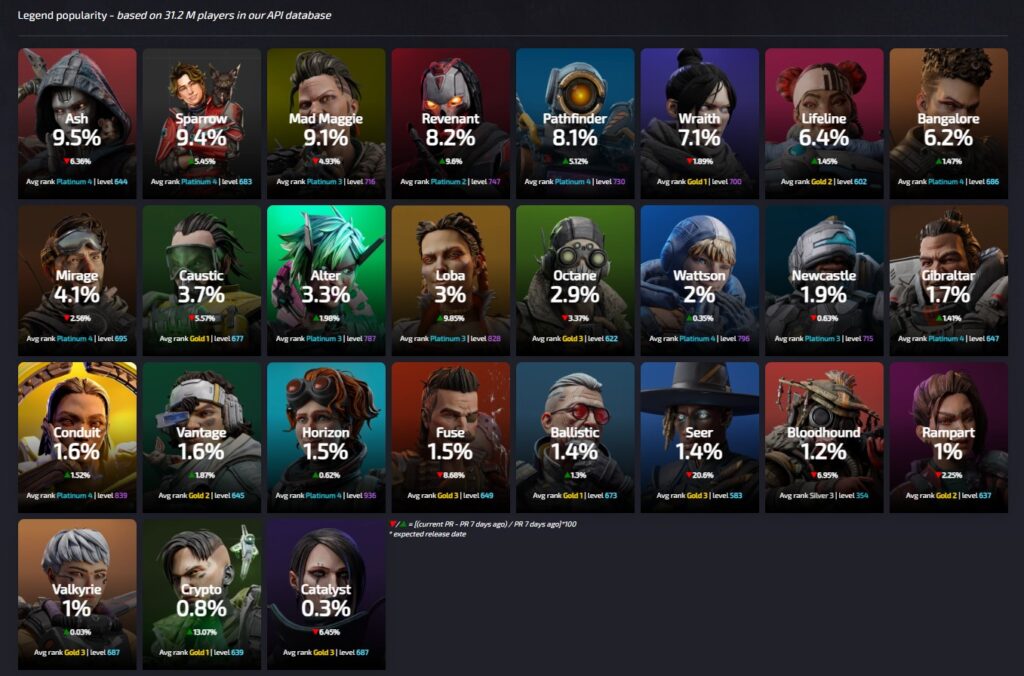
Task: Choose the Mad Maggie card
Action: 326,120
